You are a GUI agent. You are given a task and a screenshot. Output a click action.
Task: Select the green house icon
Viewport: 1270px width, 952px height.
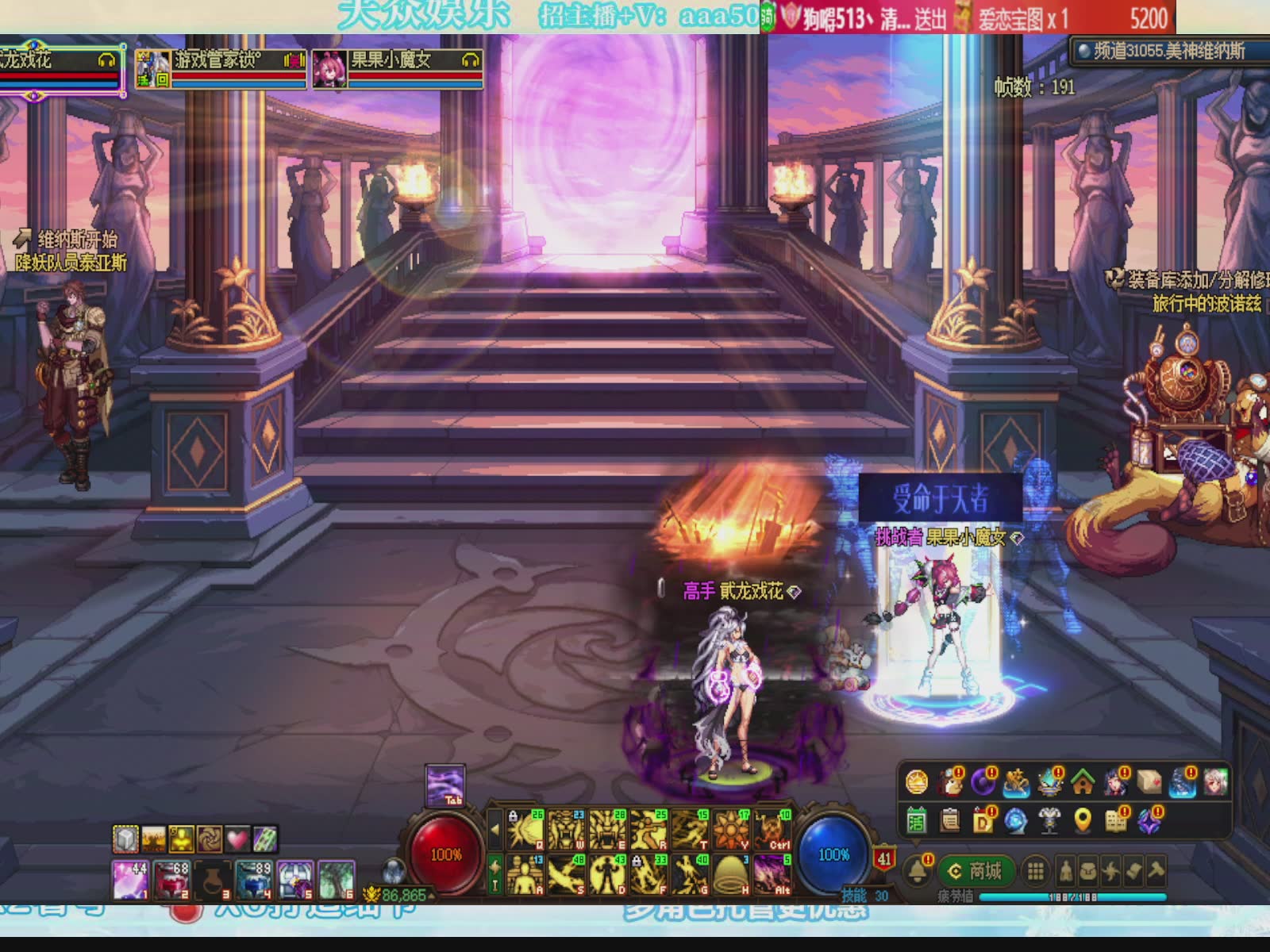click(1083, 782)
